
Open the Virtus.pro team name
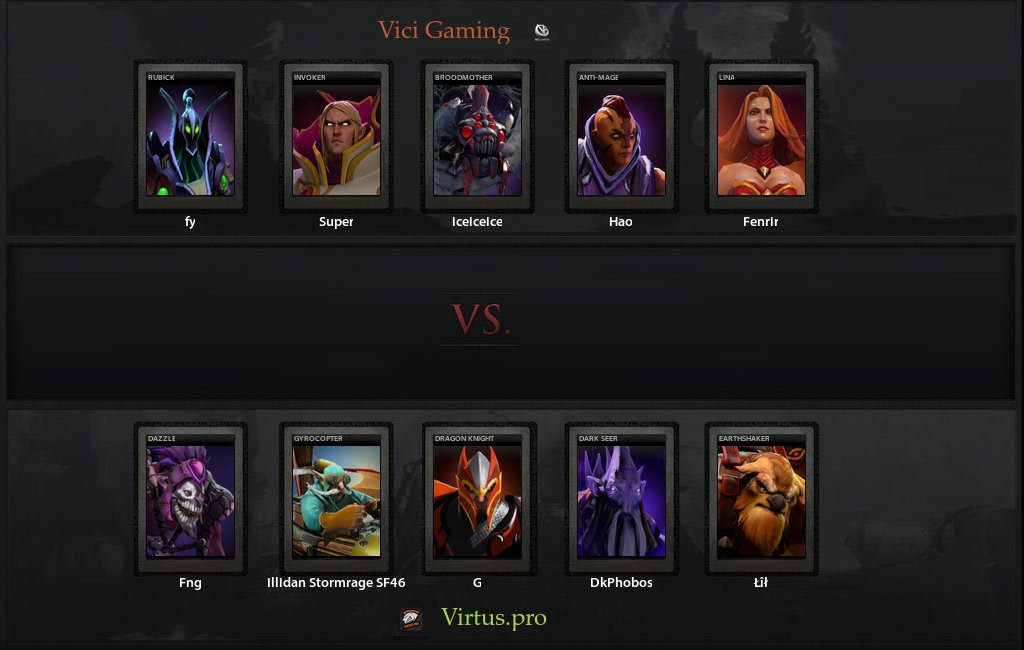tap(494, 618)
